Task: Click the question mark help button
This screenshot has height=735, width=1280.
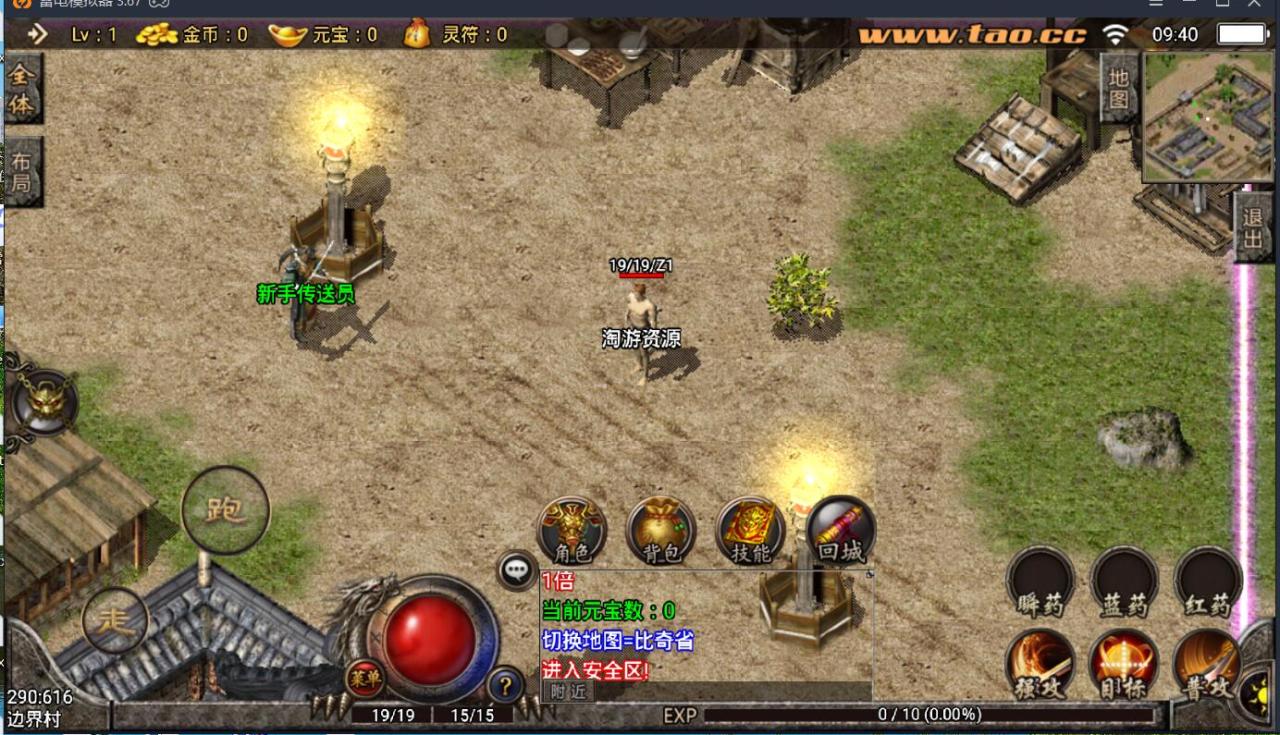Action: (x=506, y=685)
